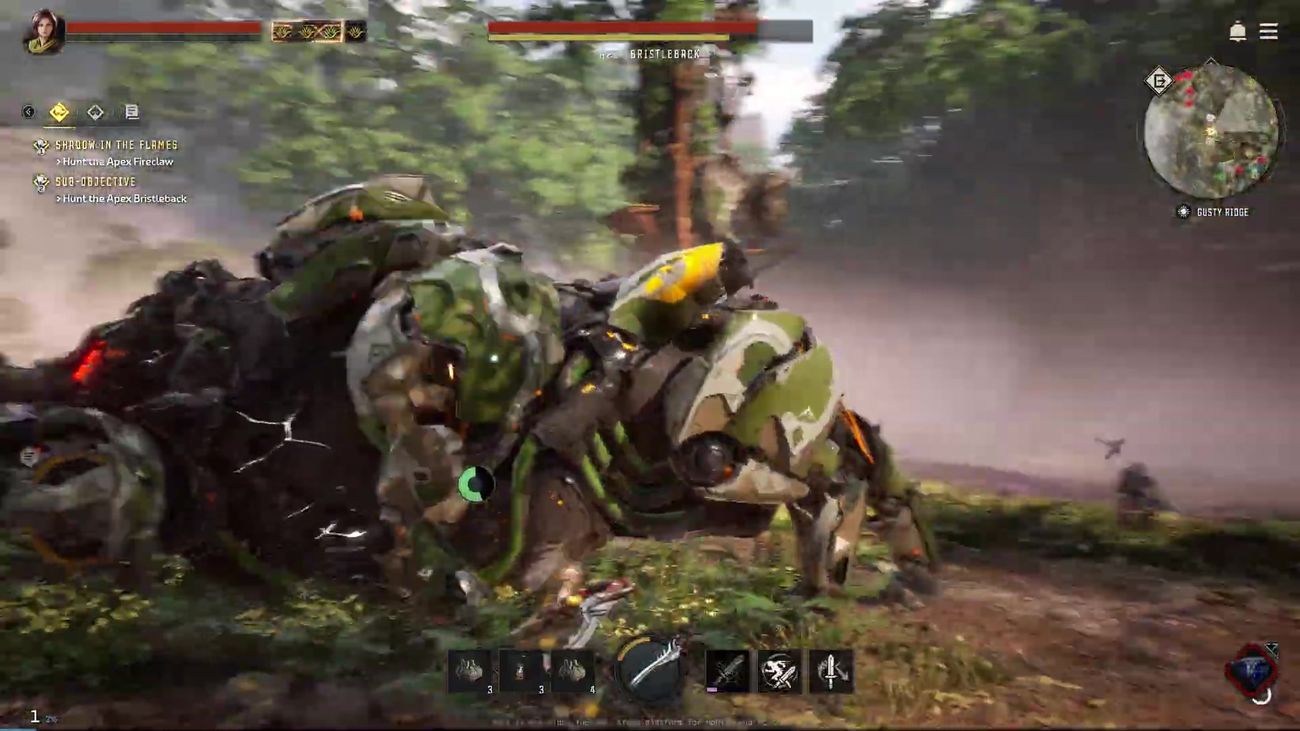
Task: Click the exit diamond icon beside minimap
Action: [x=1159, y=80]
